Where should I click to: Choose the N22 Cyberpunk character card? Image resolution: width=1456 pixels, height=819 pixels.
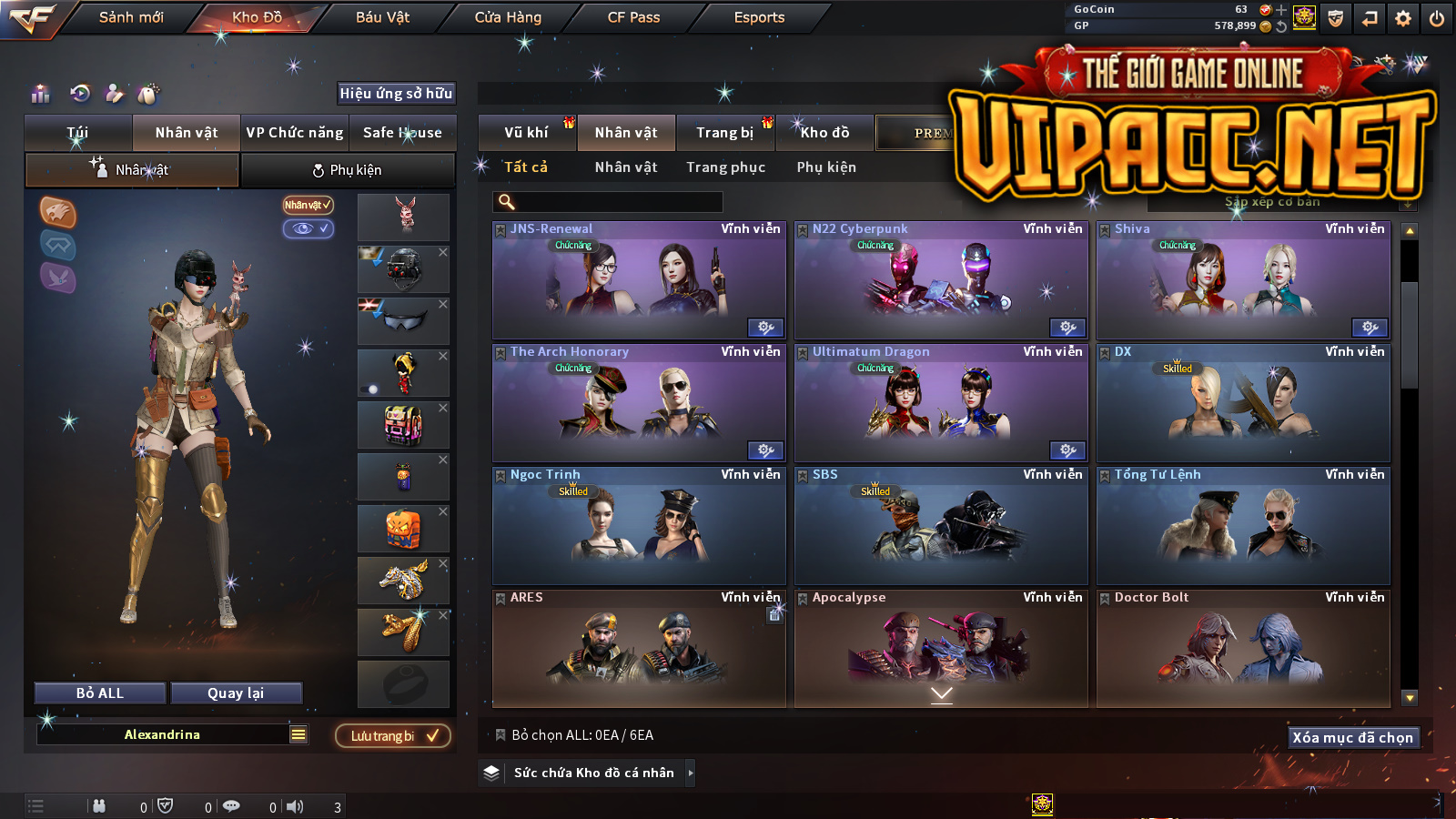point(941,282)
